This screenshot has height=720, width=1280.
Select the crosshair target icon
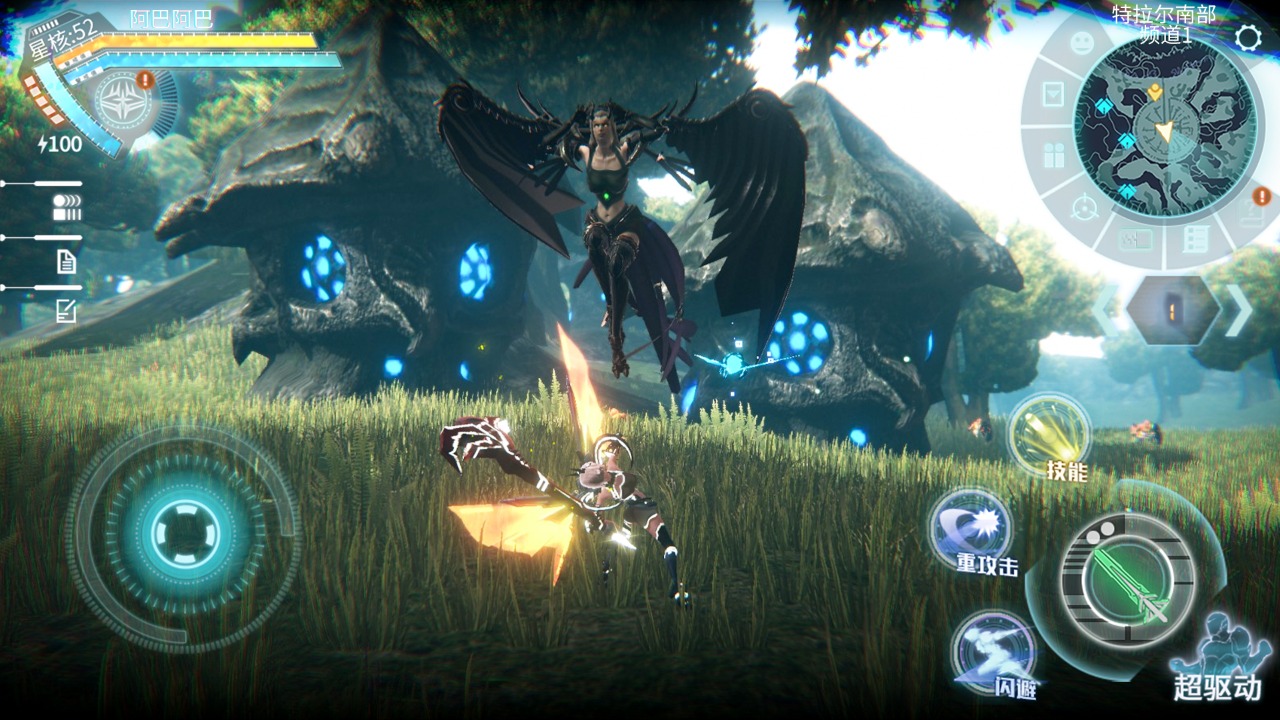point(1084,209)
